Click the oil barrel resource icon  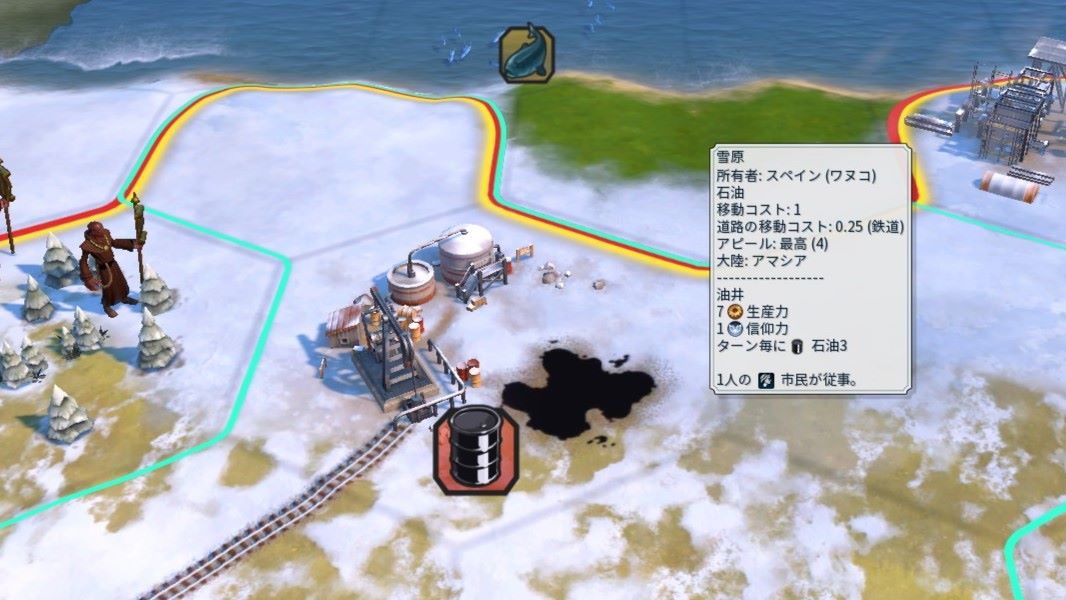(475, 449)
